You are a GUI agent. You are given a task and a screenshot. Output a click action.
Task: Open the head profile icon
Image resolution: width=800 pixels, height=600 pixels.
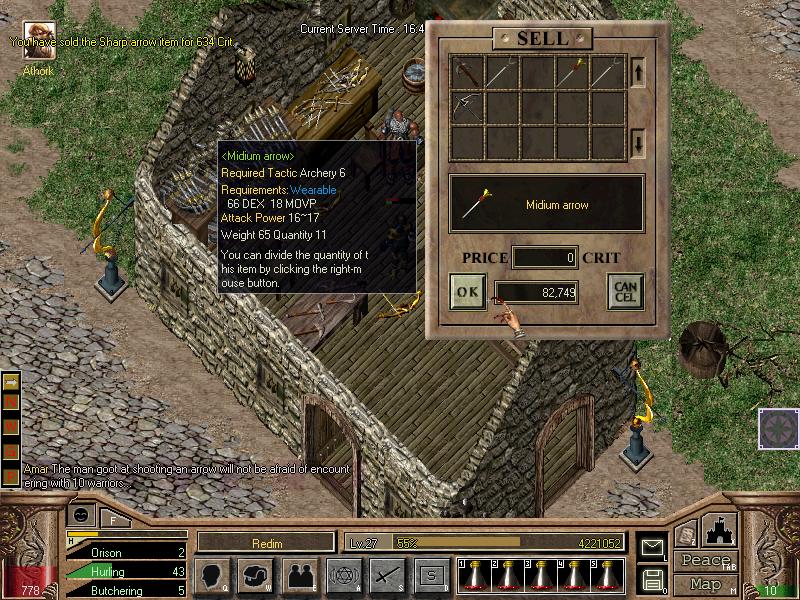click(214, 575)
